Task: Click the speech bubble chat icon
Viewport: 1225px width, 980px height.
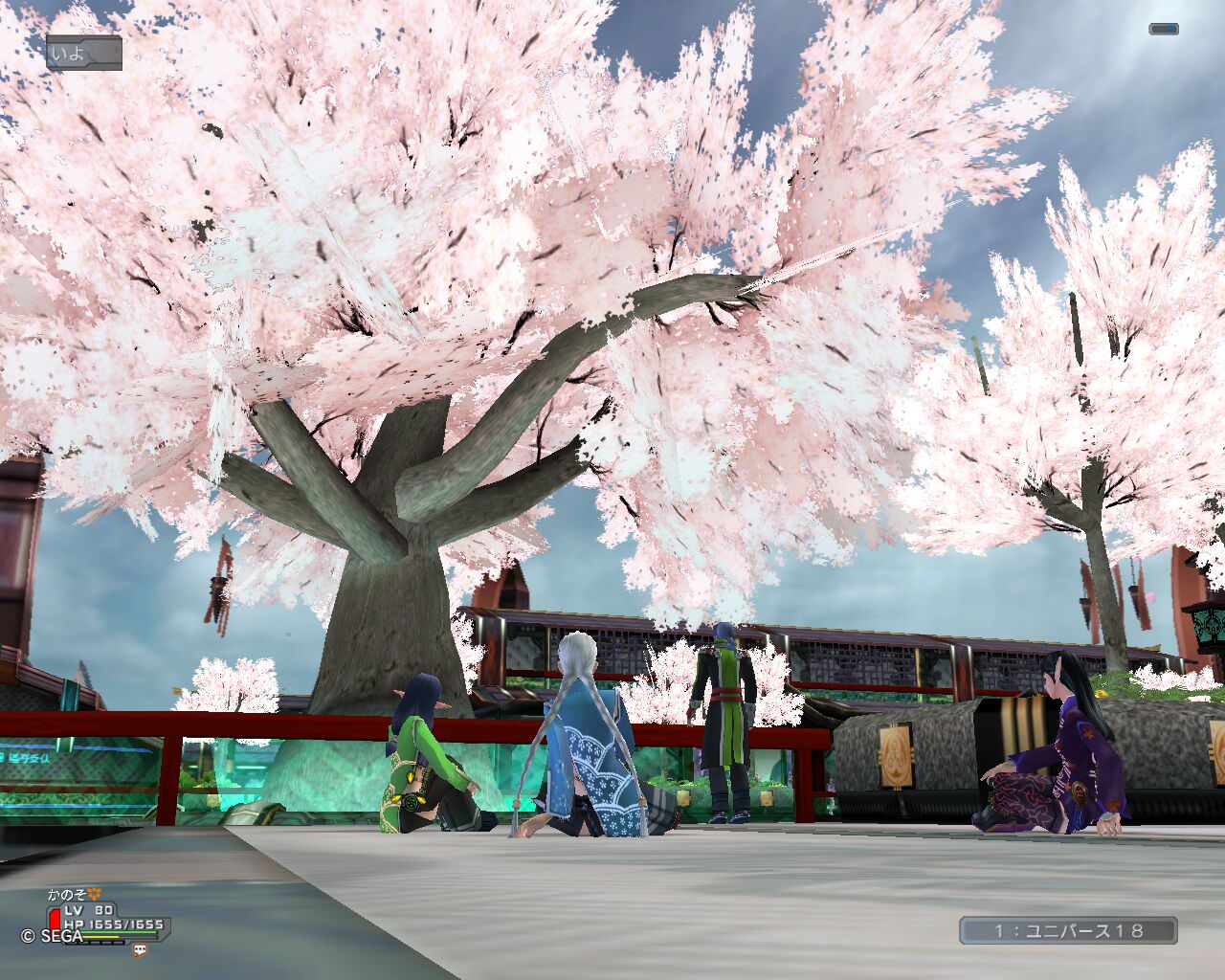Action: click(141, 950)
